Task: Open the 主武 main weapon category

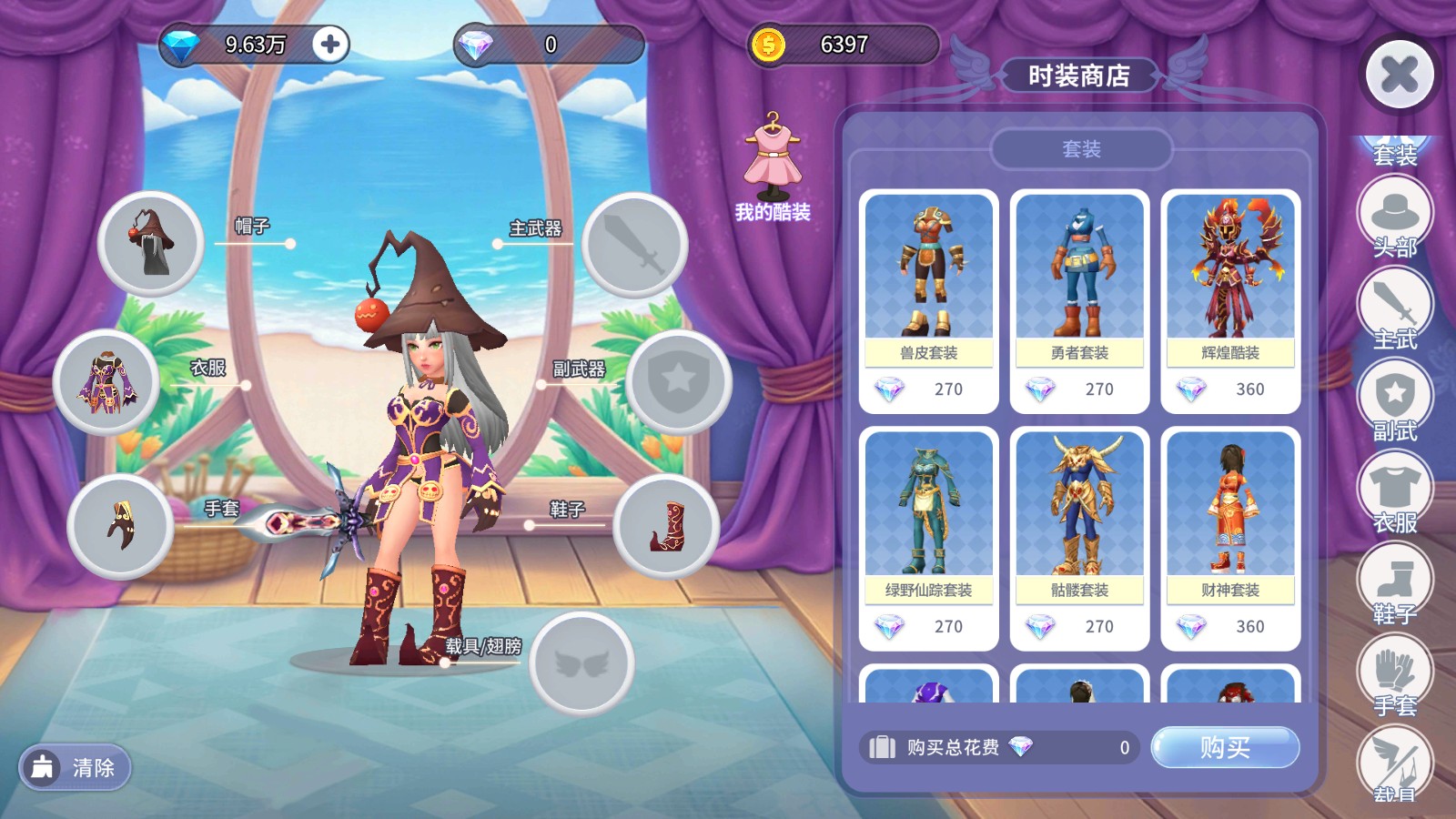Action: point(1394,308)
